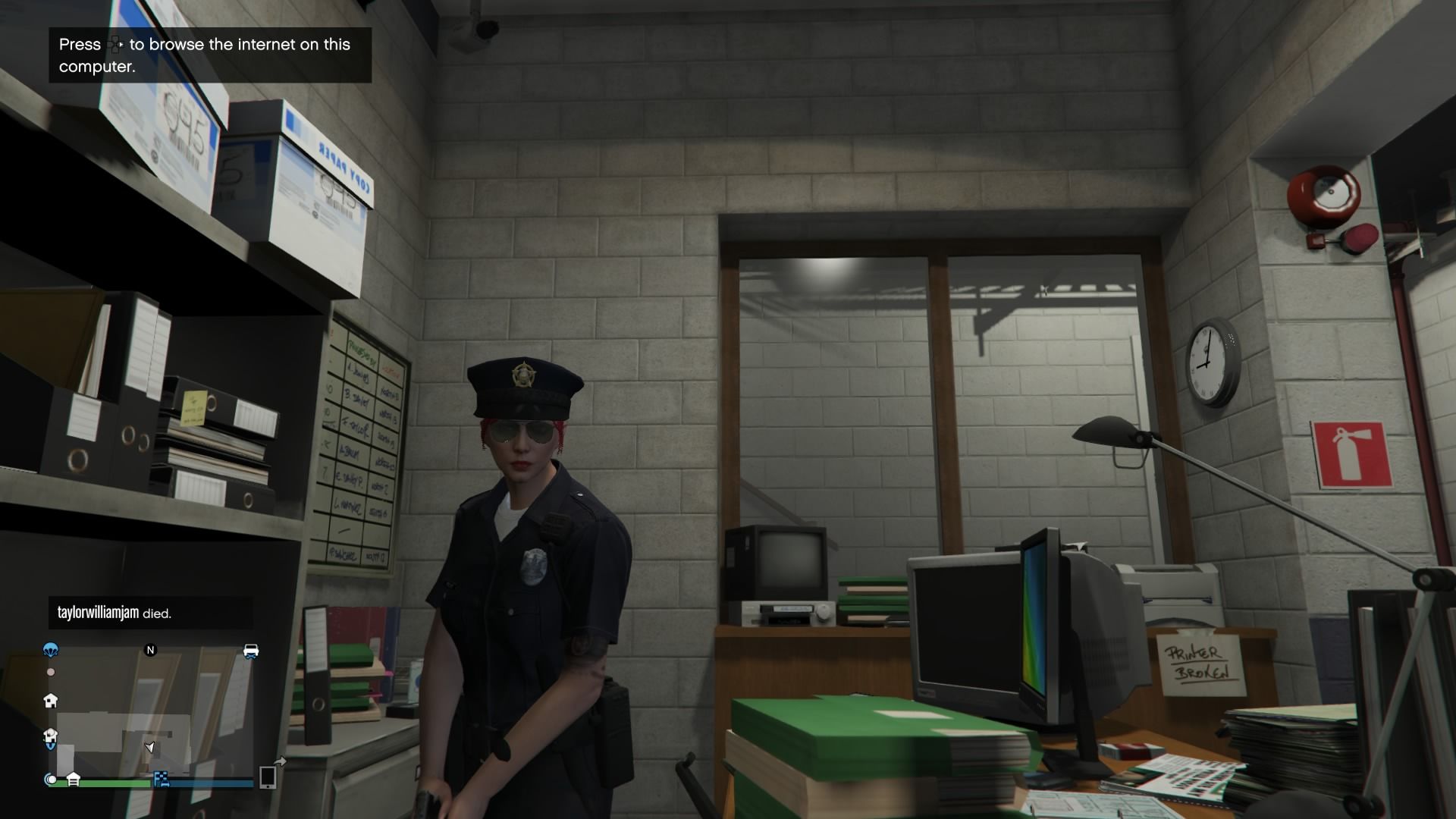Select the blue parachute blip on the minimap
Viewport: 1456px width, 819px height.
click(50, 651)
